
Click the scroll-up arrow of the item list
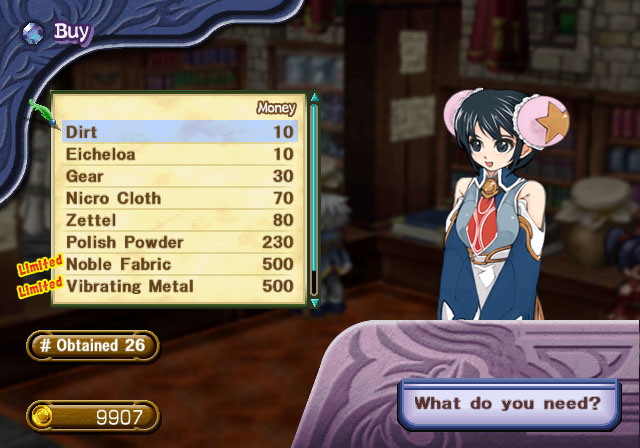point(314,98)
